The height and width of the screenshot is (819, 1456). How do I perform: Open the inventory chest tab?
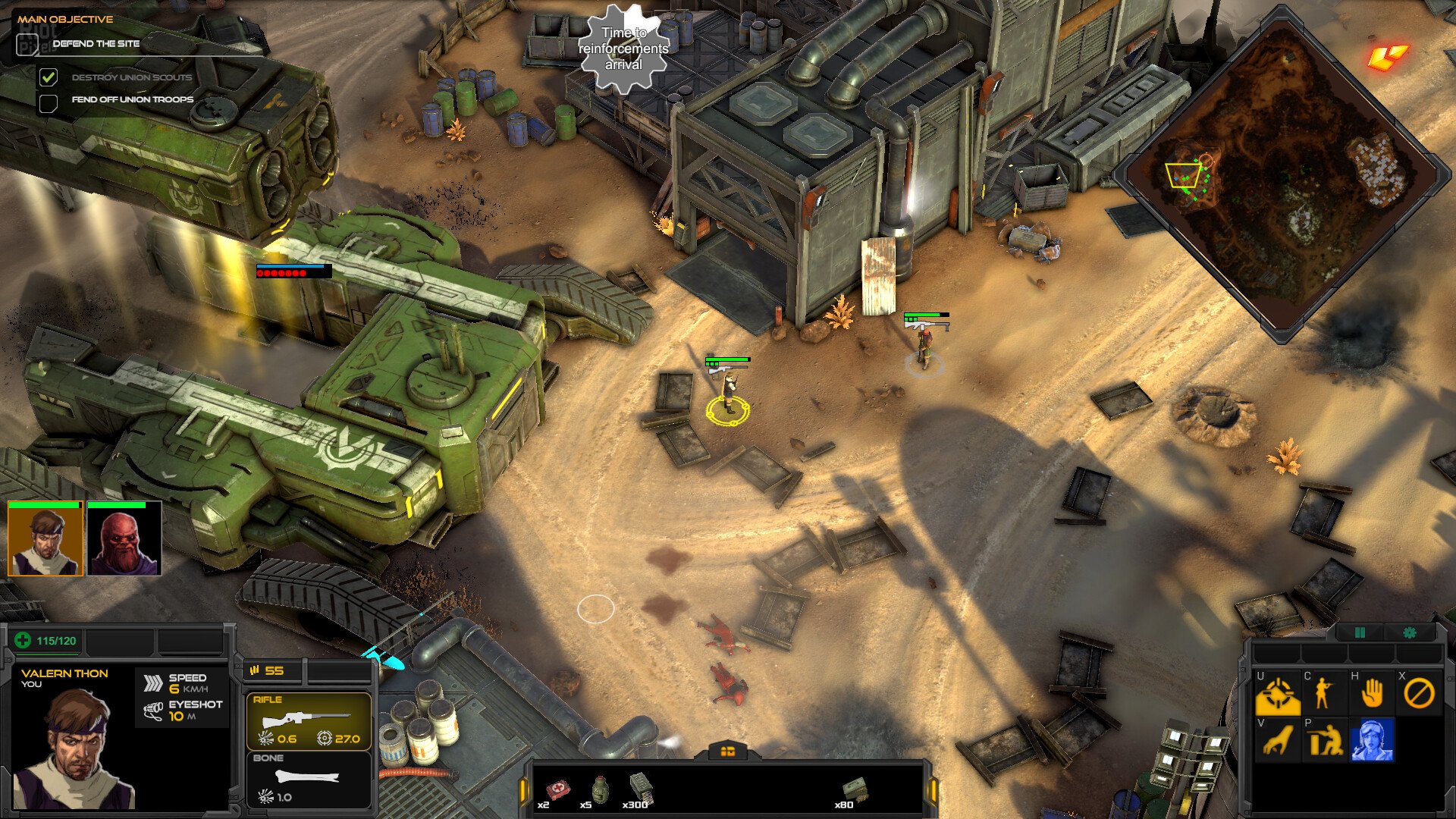click(x=727, y=751)
